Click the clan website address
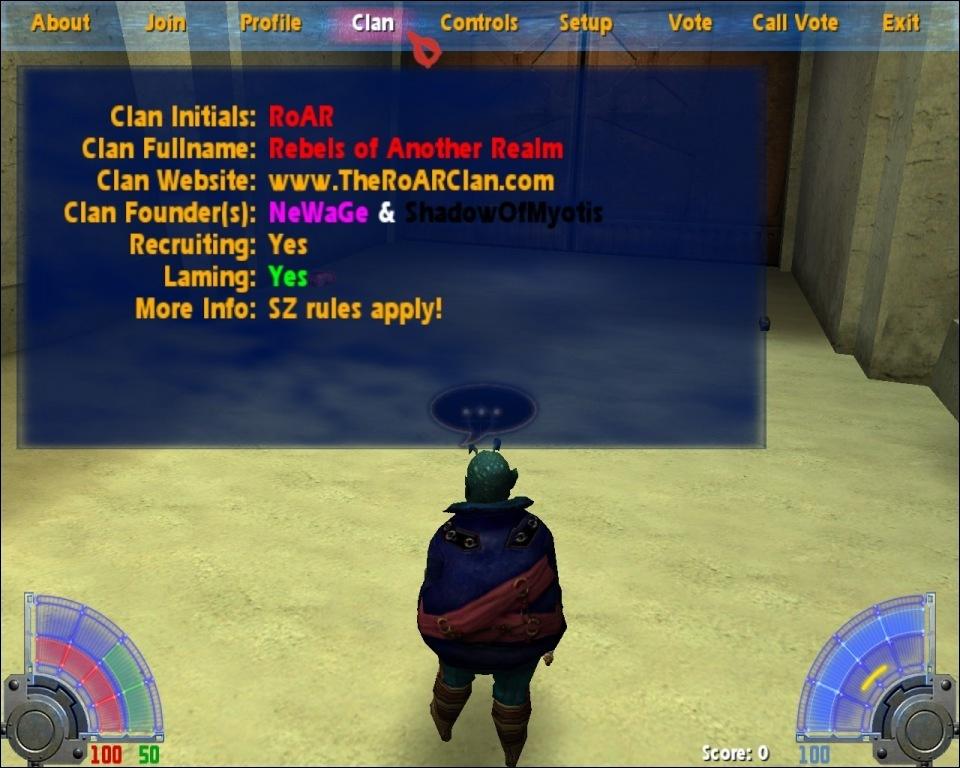The height and width of the screenshot is (768, 960). click(x=411, y=181)
